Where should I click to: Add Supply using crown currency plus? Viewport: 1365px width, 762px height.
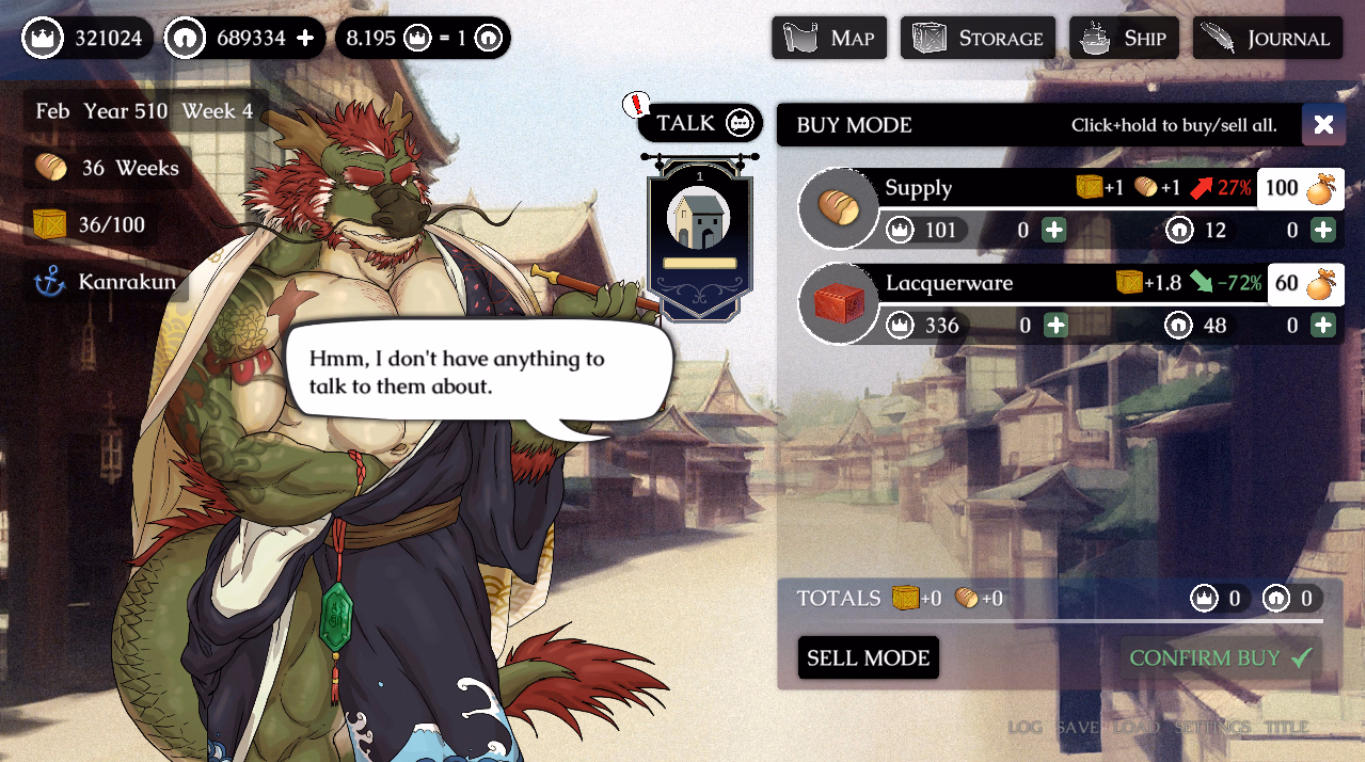[x=1054, y=231]
